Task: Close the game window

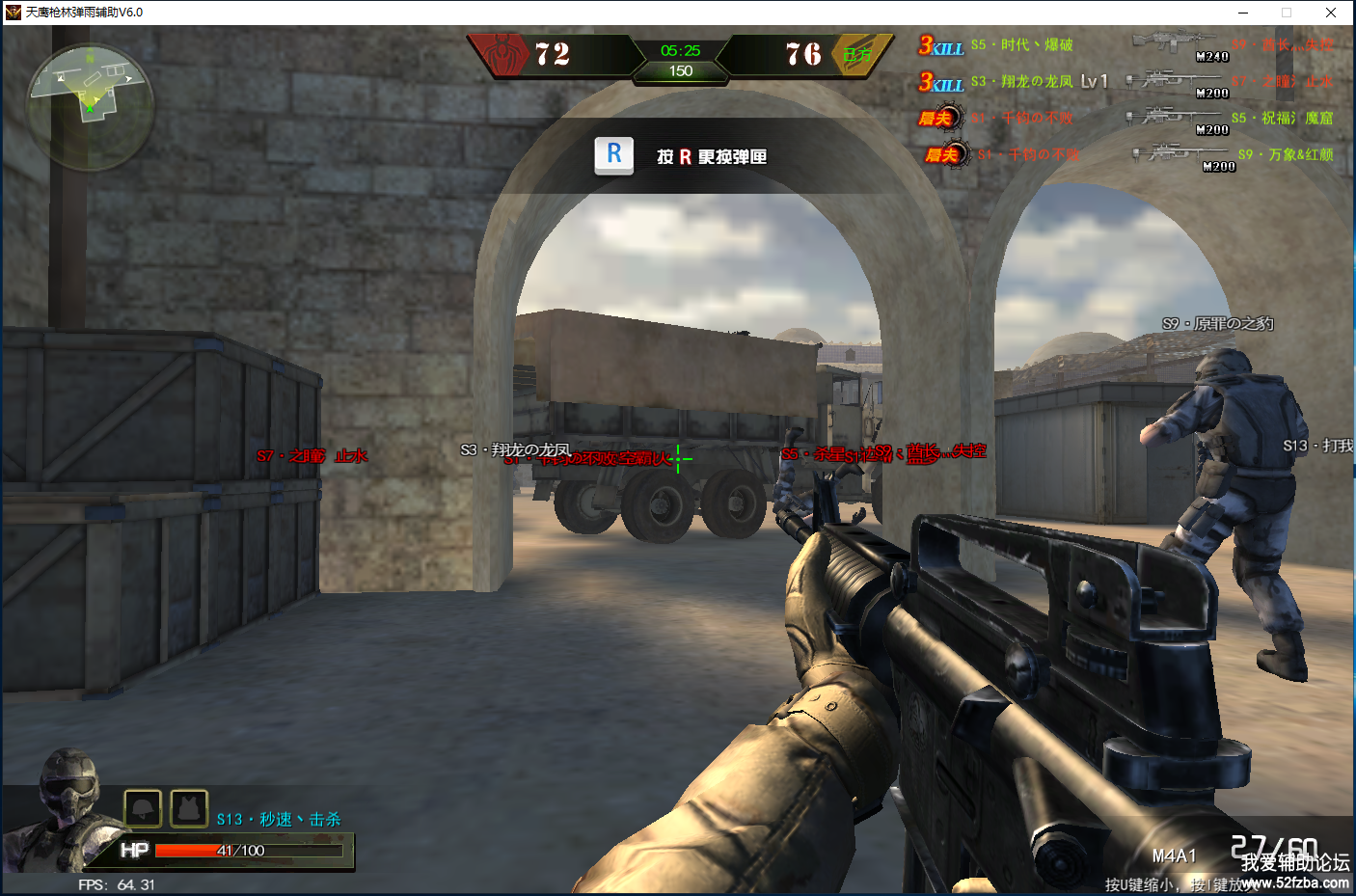Action: click(x=1331, y=13)
